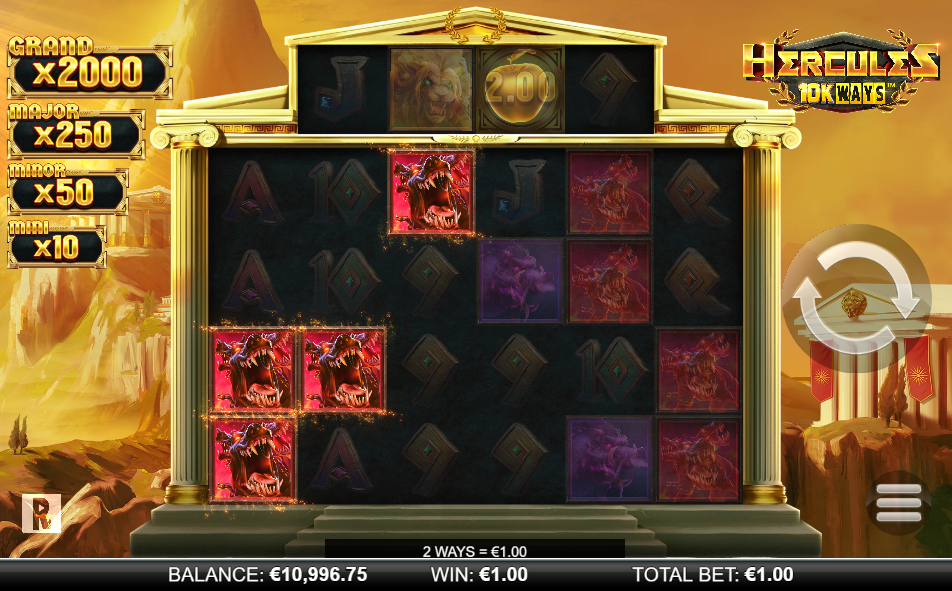The image size is (952, 591).
Task: Spin the reels with the circular arrow button
Action: (x=855, y=298)
